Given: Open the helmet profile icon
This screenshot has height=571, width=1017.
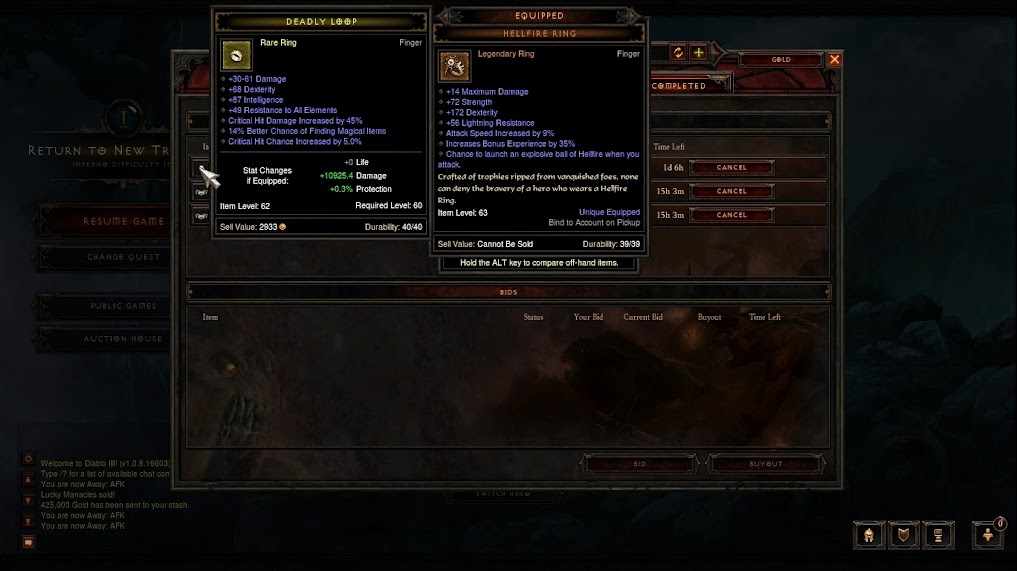Looking at the screenshot, I should point(869,535).
